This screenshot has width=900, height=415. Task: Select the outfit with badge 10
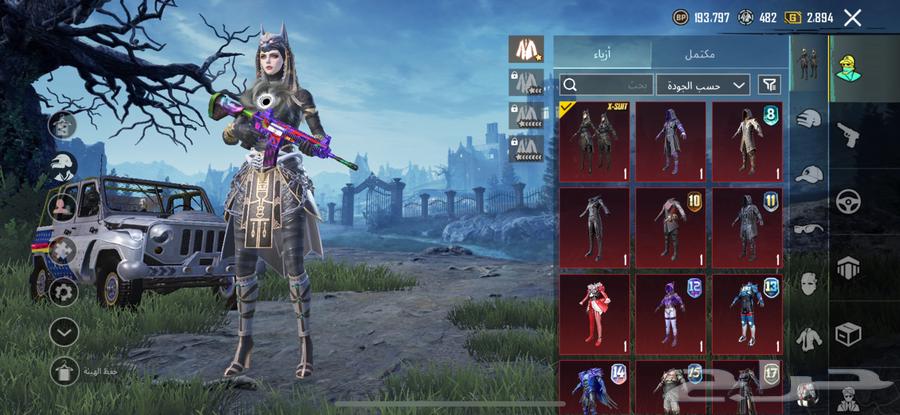(670, 227)
